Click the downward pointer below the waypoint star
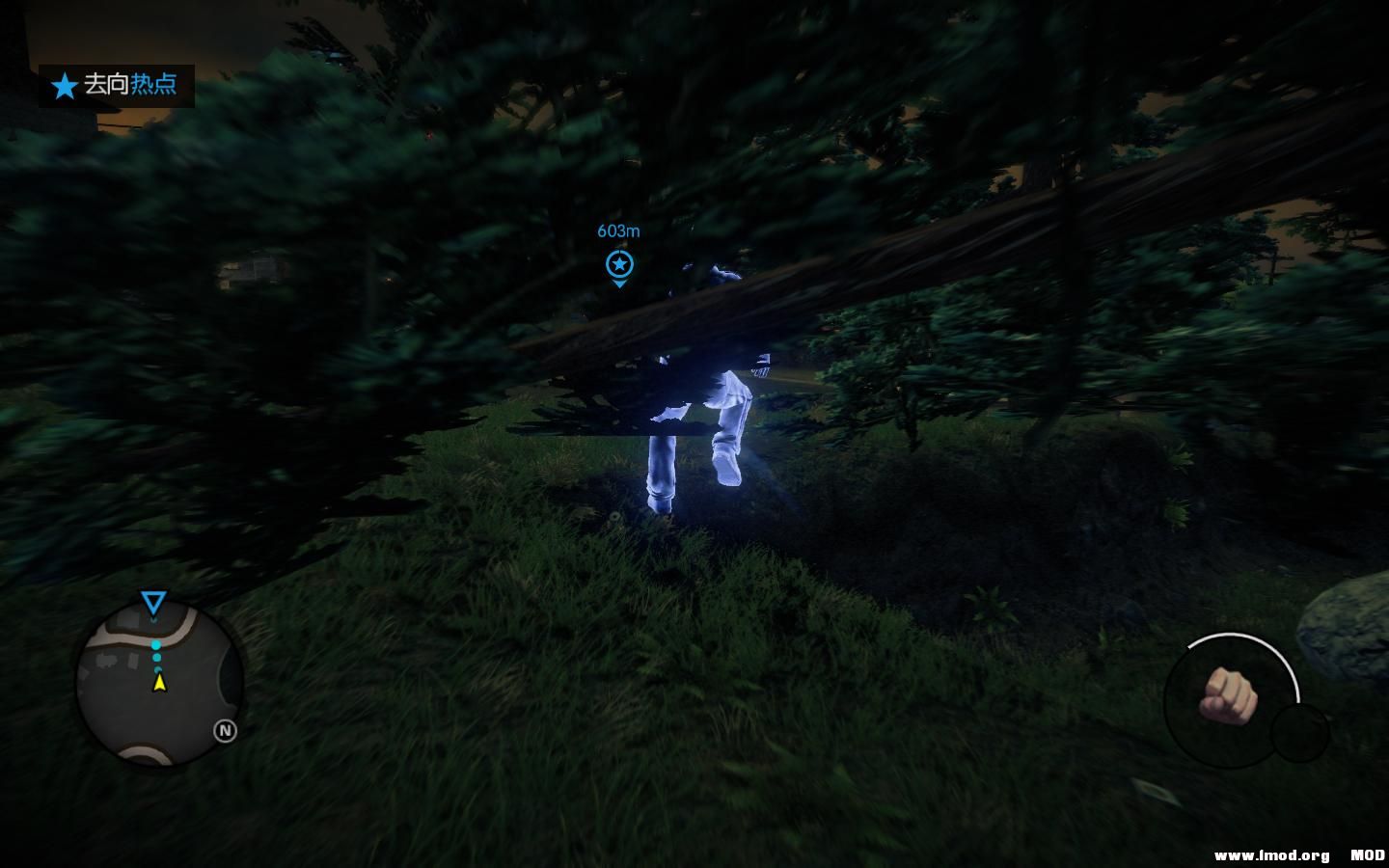Viewport: 1389px width, 868px height. (619, 283)
